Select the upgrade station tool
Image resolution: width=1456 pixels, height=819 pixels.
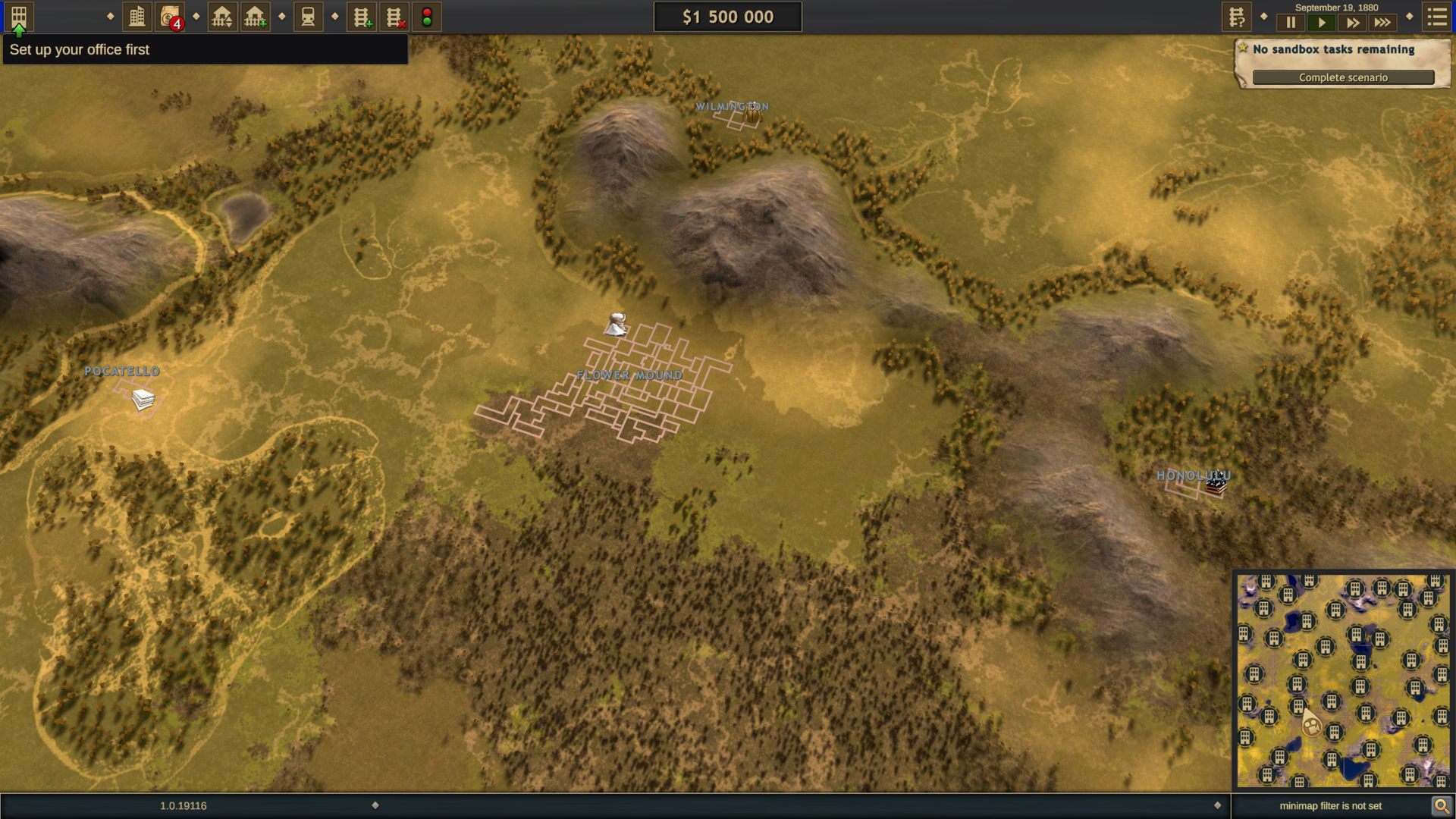coord(222,17)
